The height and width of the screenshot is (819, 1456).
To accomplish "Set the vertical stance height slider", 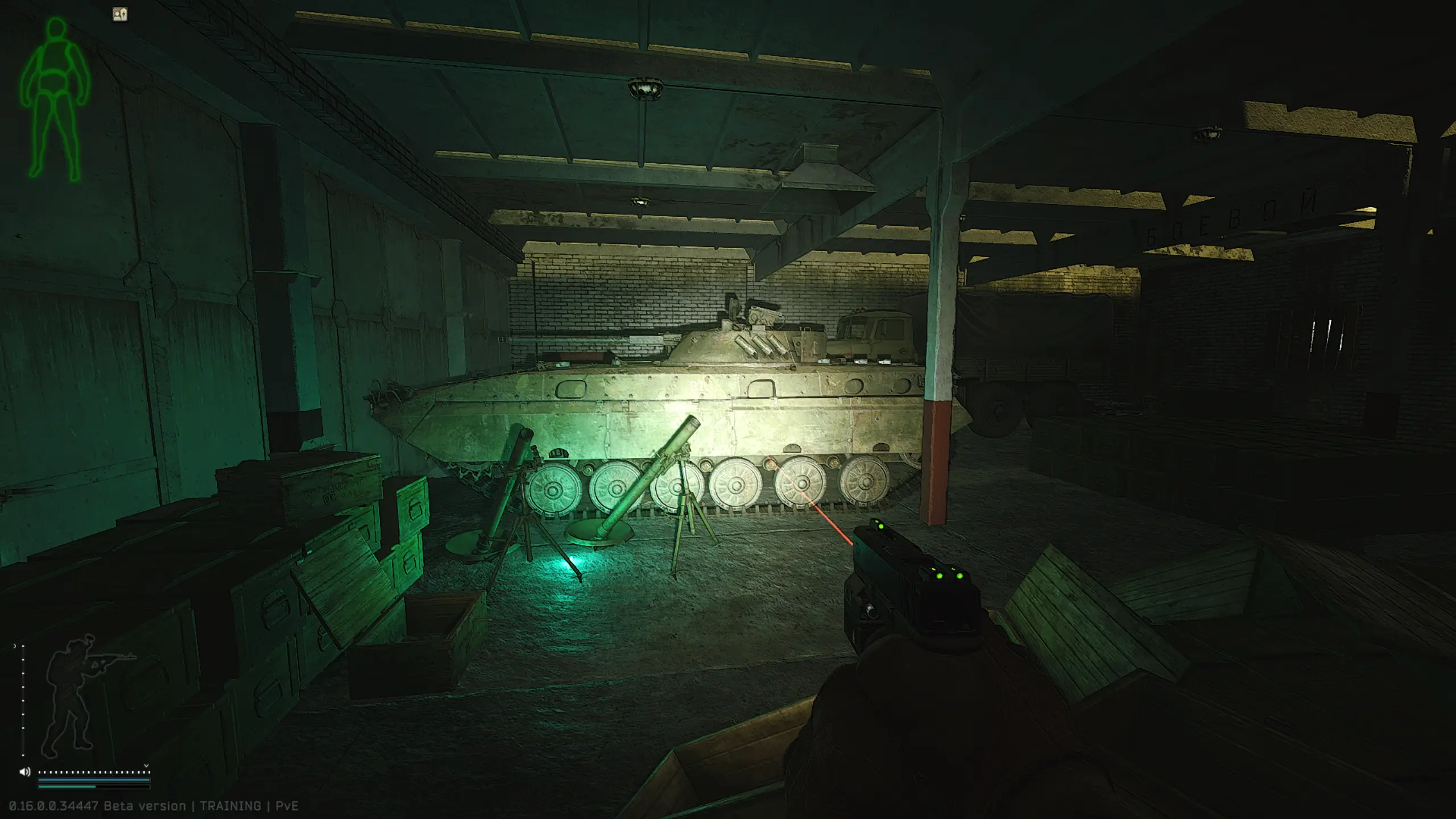I will 23,701.
